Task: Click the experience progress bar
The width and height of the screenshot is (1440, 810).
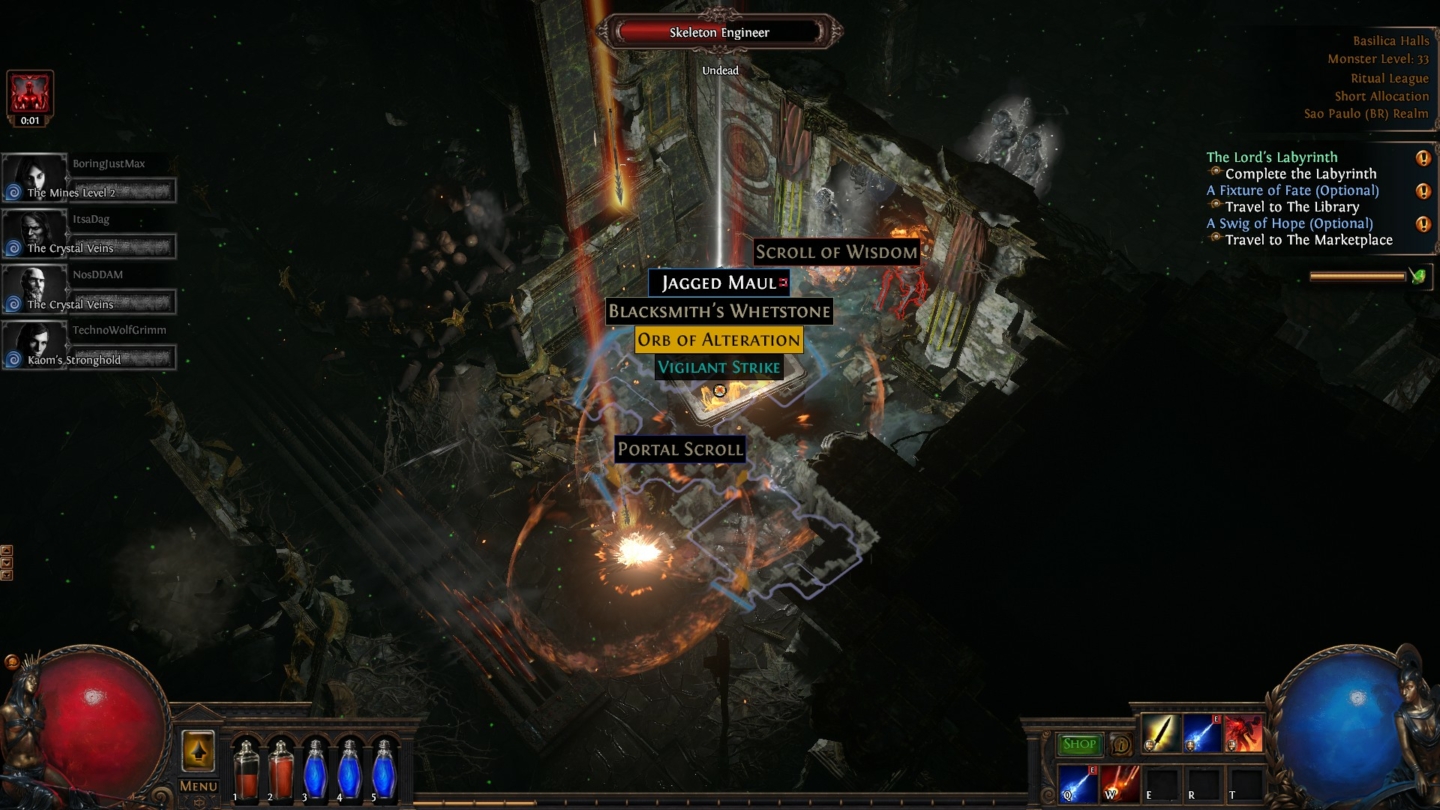Action: 720,802
